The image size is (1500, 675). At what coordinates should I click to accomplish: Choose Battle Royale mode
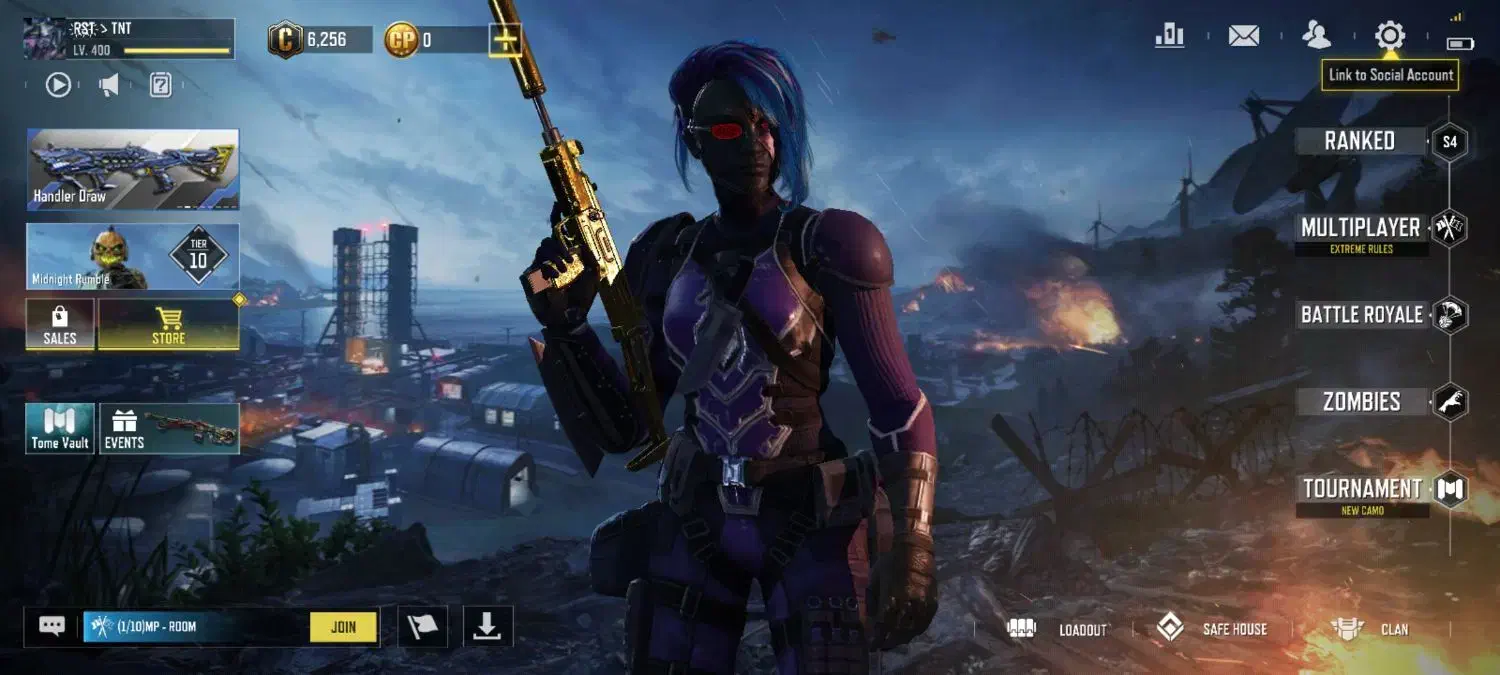1361,315
